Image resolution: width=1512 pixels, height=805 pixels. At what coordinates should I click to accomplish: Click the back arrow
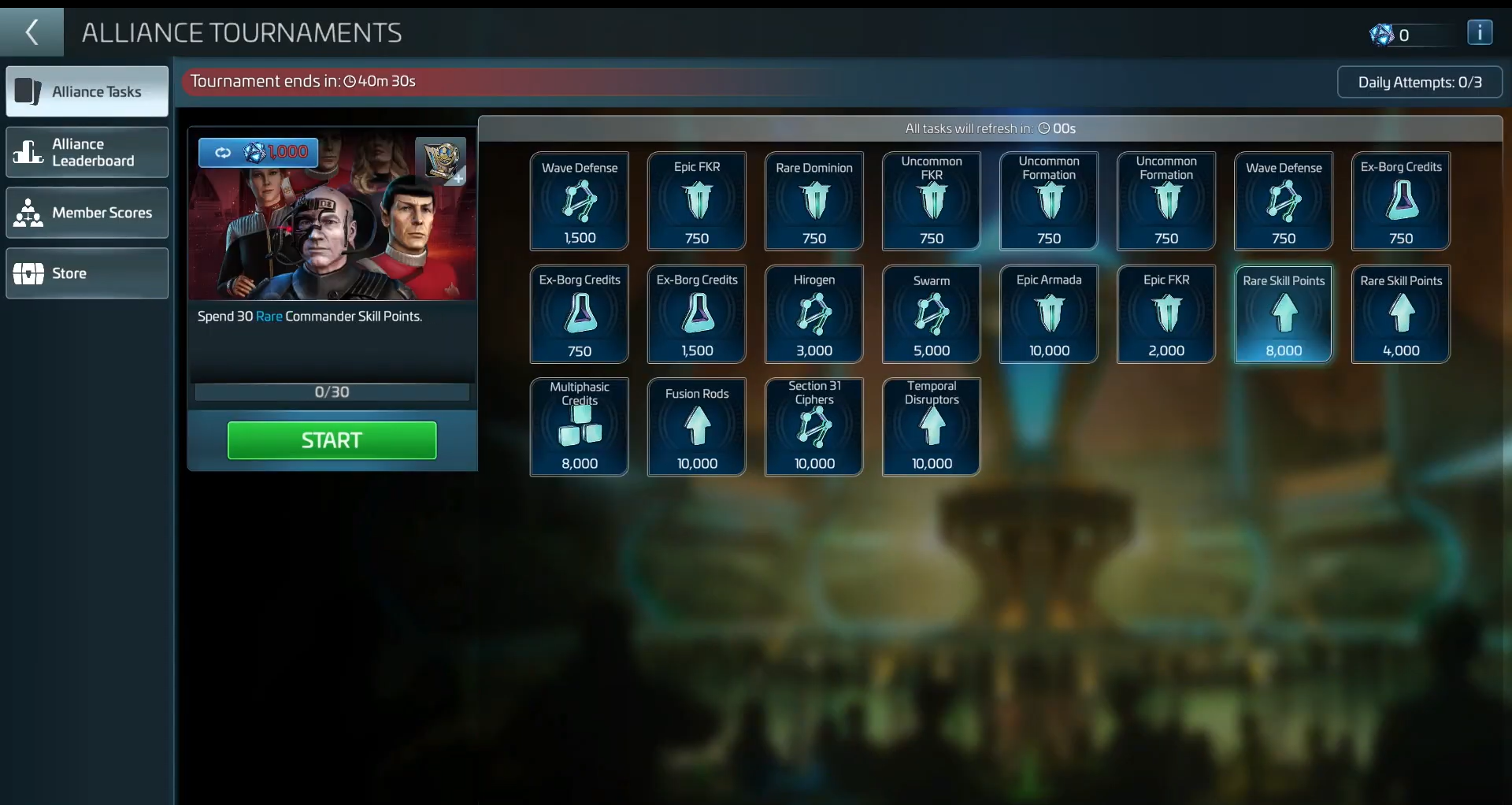coord(31,32)
